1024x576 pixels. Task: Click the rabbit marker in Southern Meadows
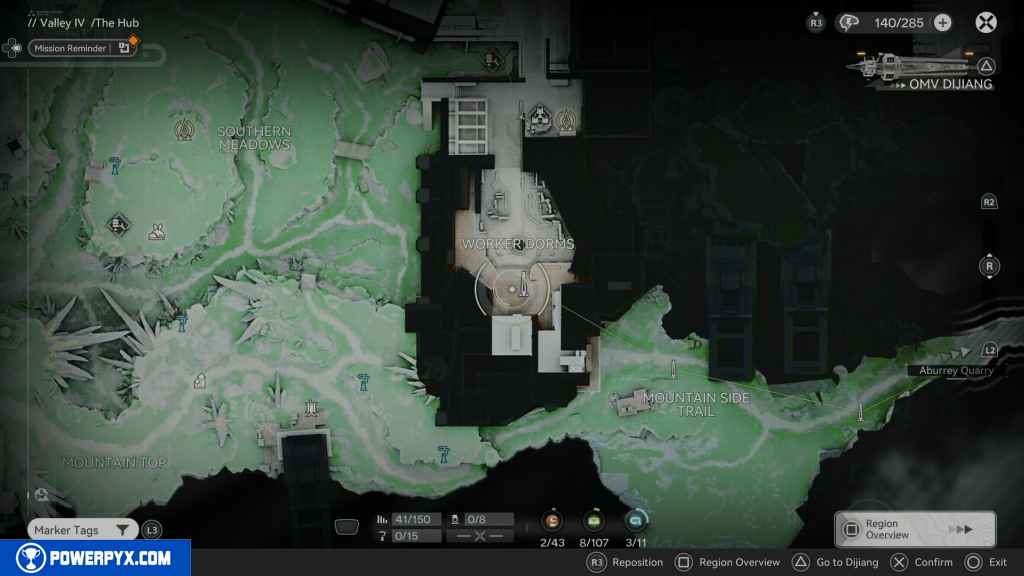(157, 232)
